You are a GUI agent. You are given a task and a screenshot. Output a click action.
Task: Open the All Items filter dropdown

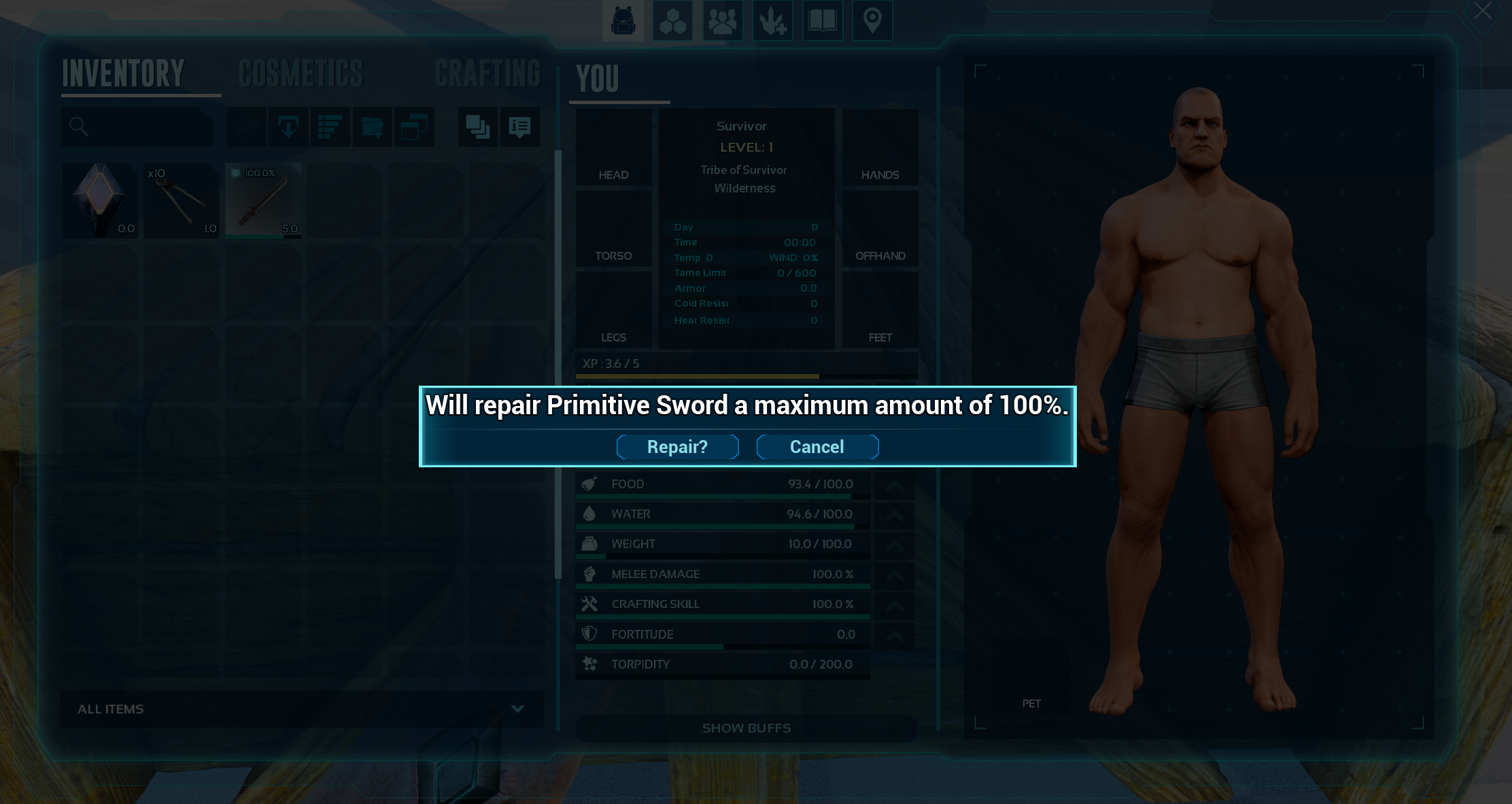301,709
